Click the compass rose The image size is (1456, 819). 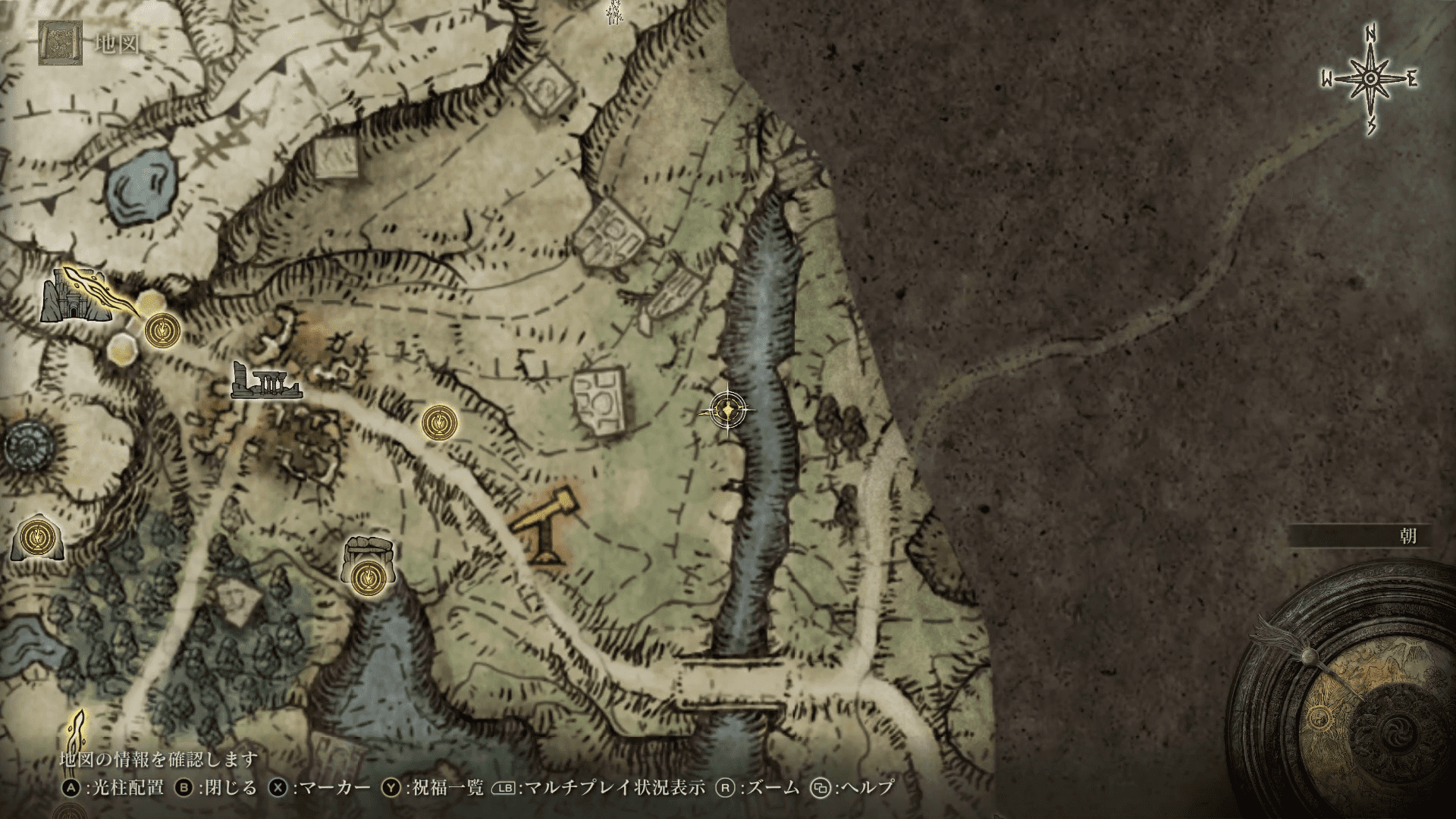[1370, 79]
